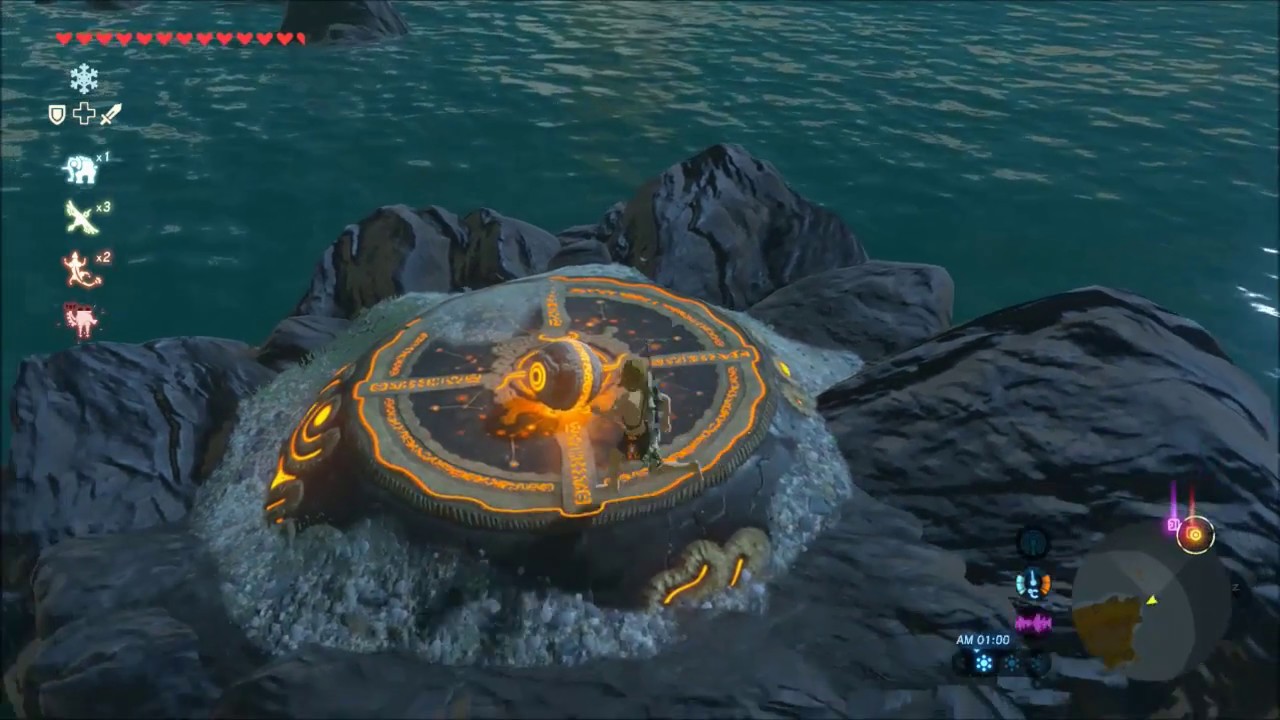Click the purple noise meter

tap(1033, 624)
